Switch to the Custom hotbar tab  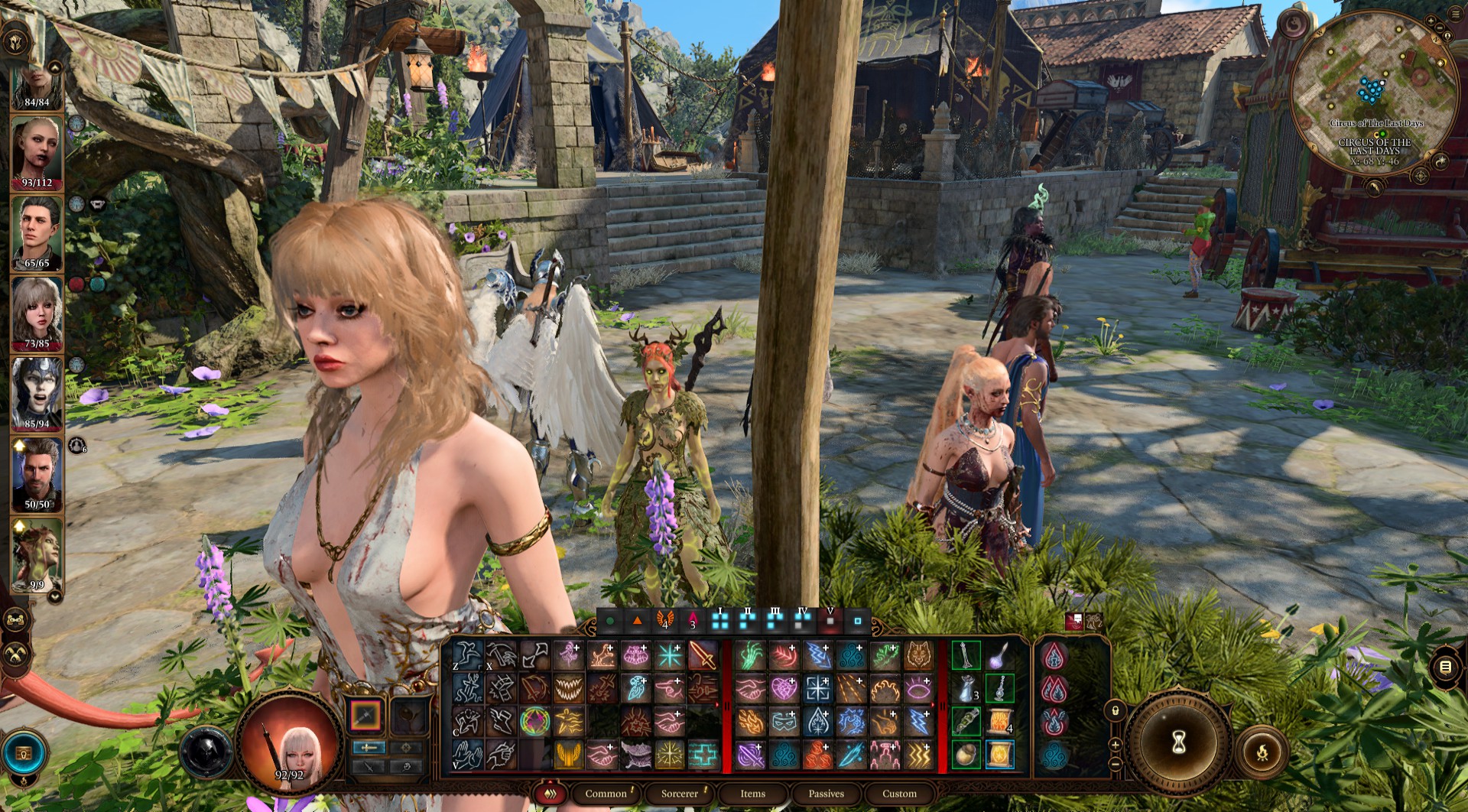[x=899, y=794]
